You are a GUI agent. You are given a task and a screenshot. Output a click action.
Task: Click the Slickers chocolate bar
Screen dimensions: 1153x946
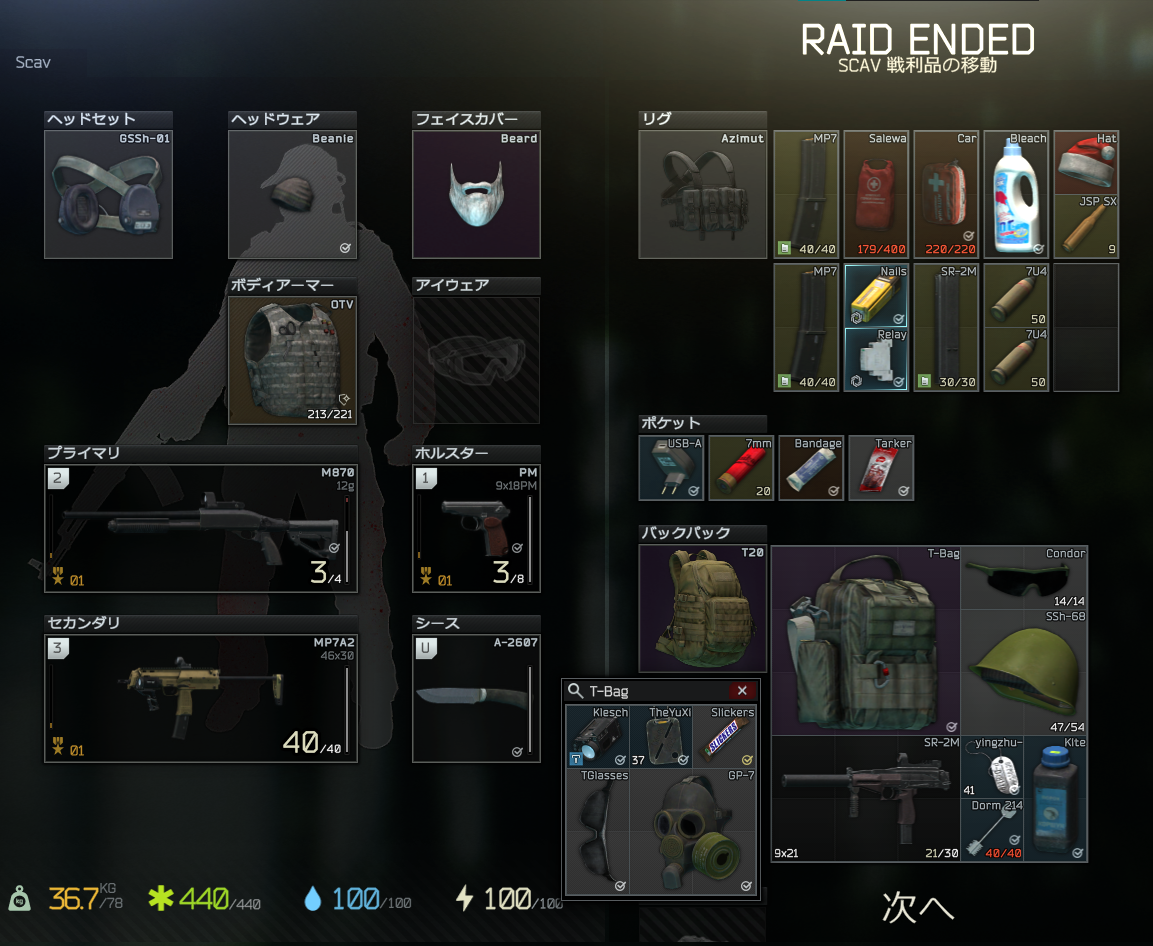[x=724, y=737]
